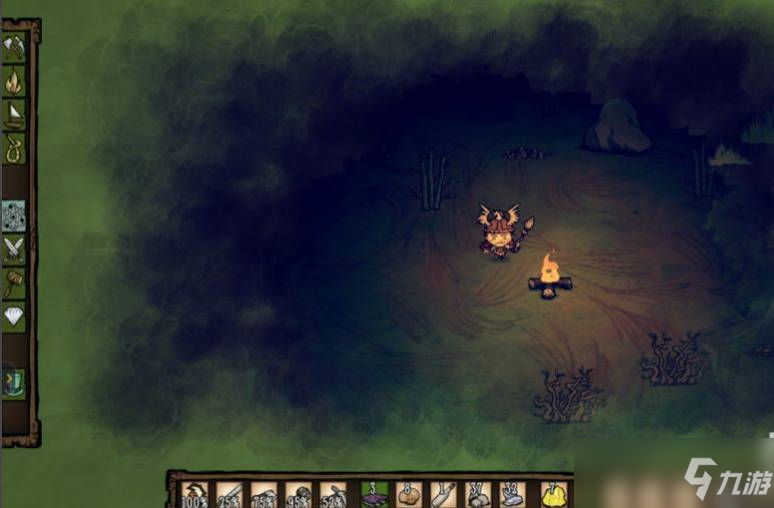Viewport: 774px width, 508px height.
Task: Open the Light crafting tab with flame icon
Action: click(14, 81)
